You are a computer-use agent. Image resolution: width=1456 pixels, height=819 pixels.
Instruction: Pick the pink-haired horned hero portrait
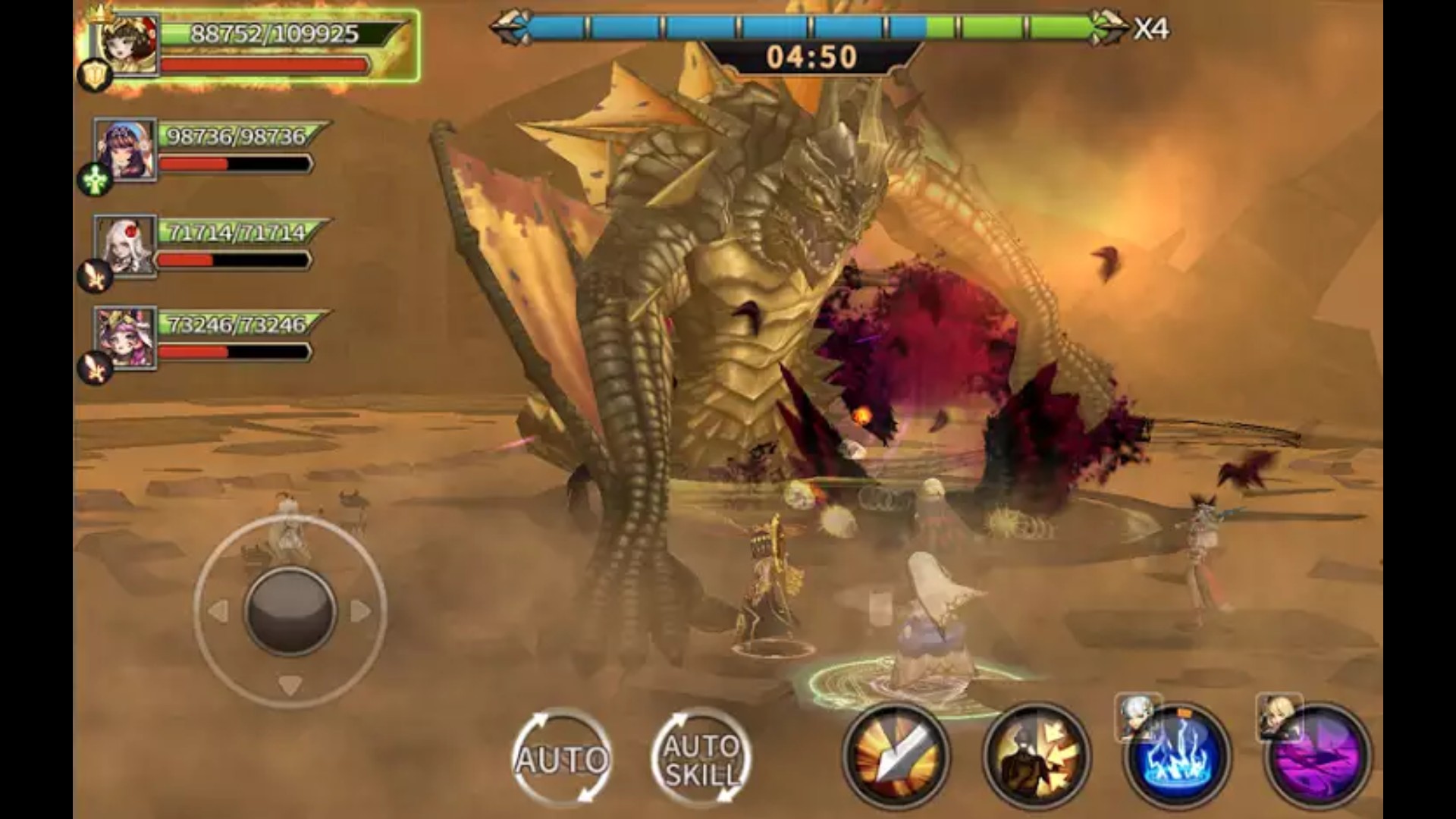[x=126, y=338]
